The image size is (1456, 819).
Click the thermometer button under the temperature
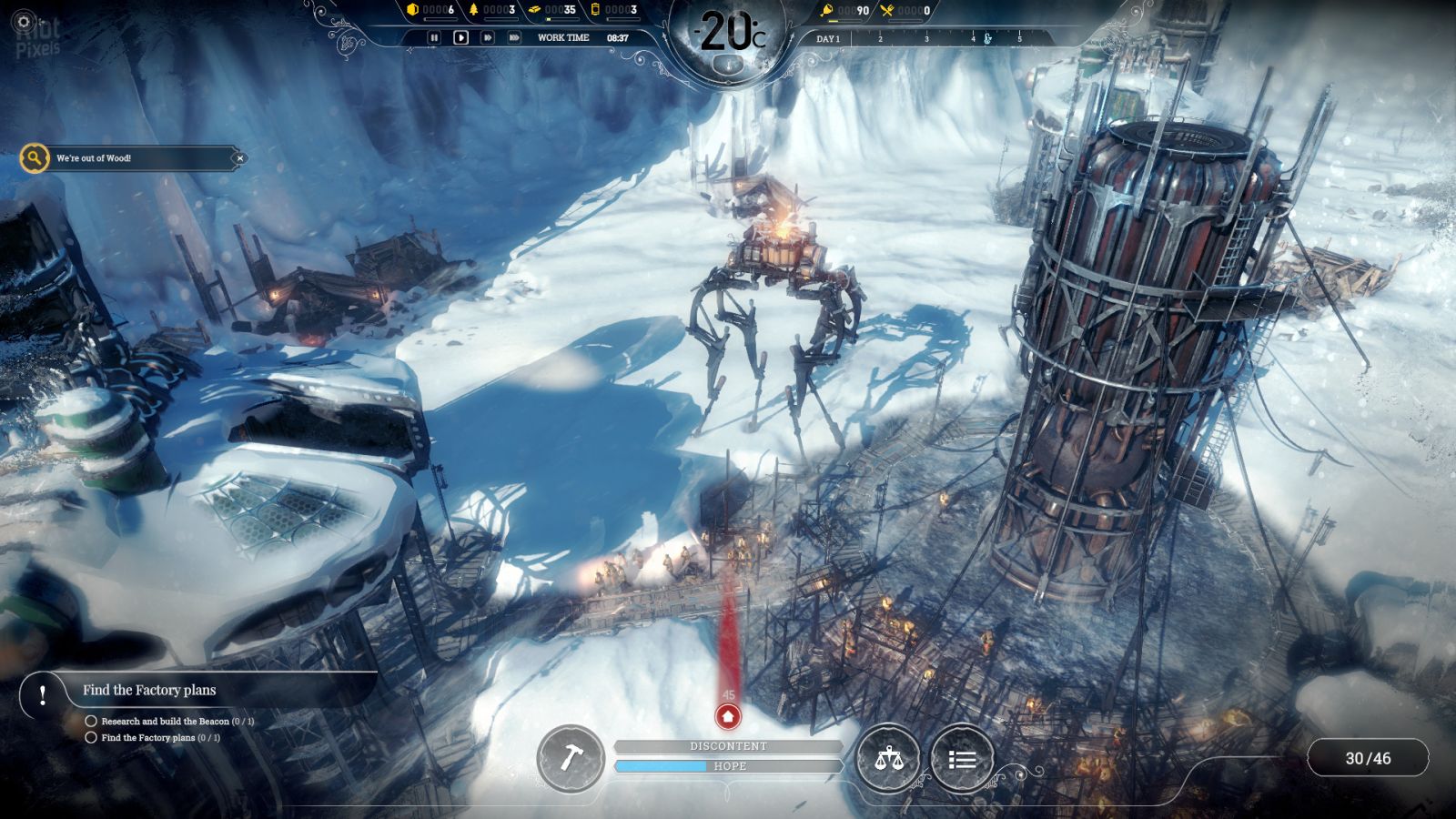point(727,64)
